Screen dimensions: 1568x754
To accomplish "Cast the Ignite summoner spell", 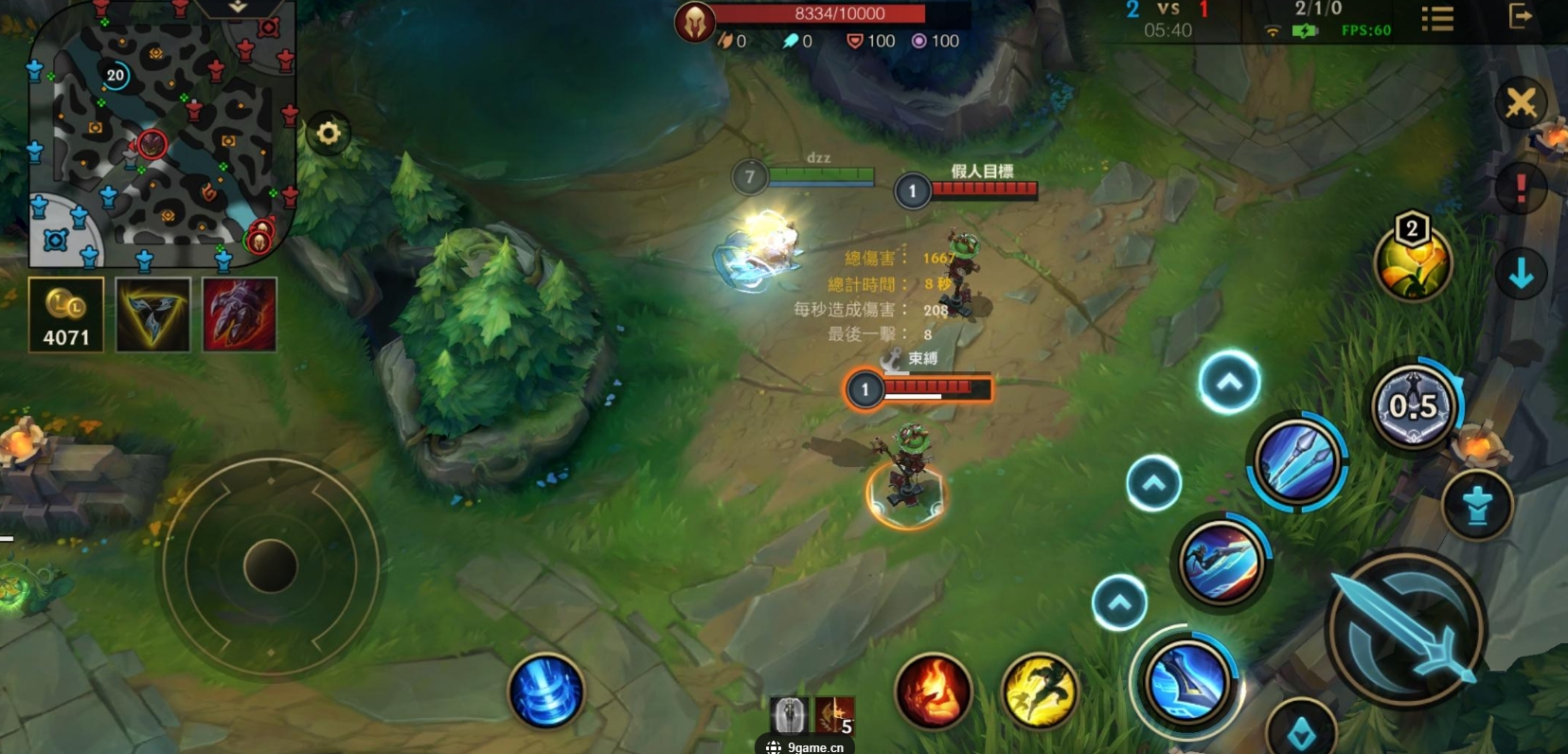I will (x=933, y=691).
